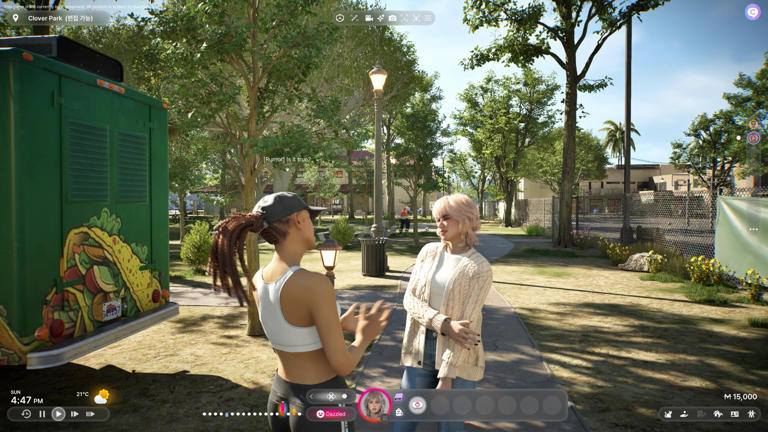Click the Dazzled emotion status
The image size is (768, 432).
[331, 413]
